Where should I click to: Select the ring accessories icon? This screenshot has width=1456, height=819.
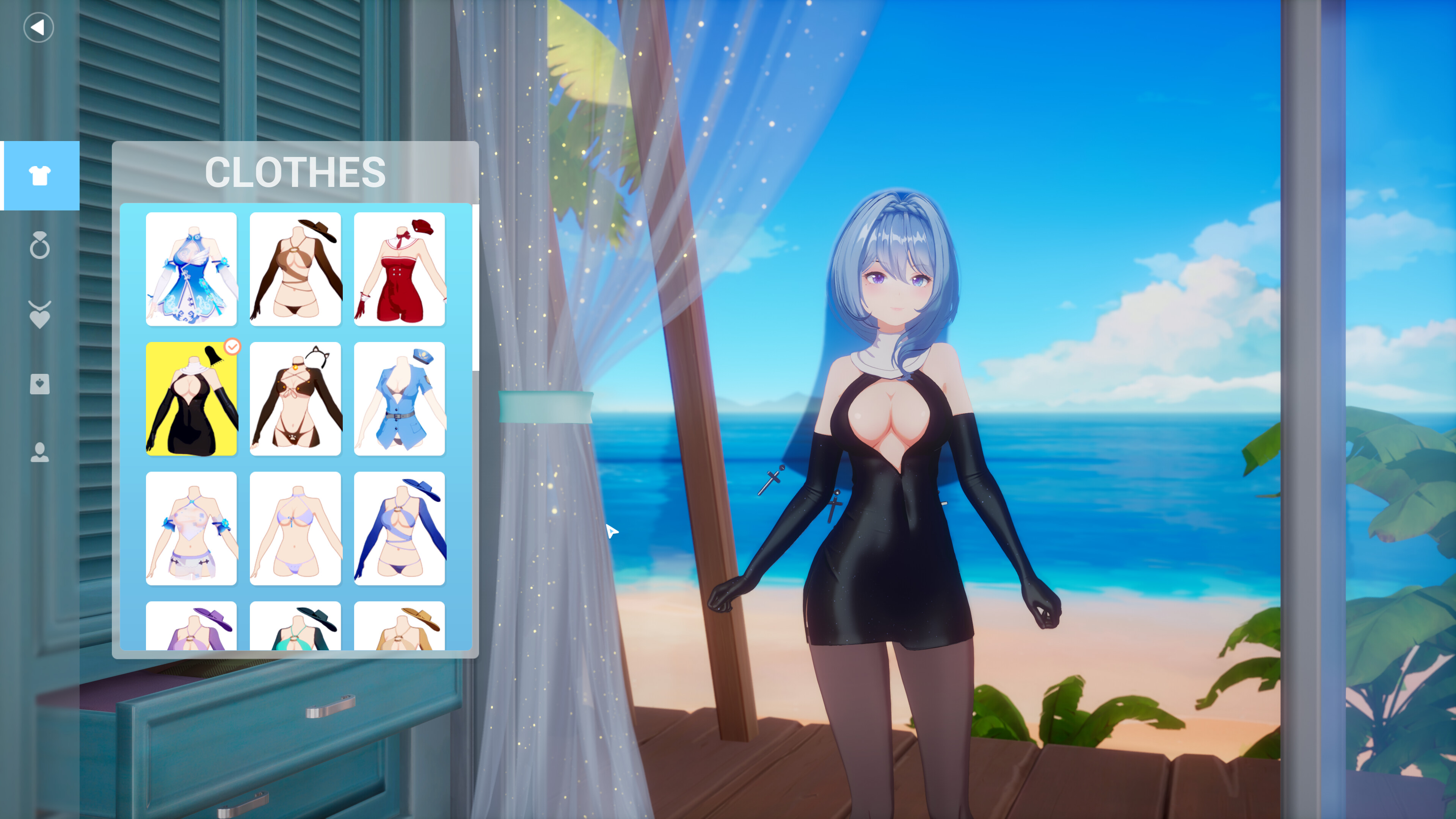coord(40,246)
